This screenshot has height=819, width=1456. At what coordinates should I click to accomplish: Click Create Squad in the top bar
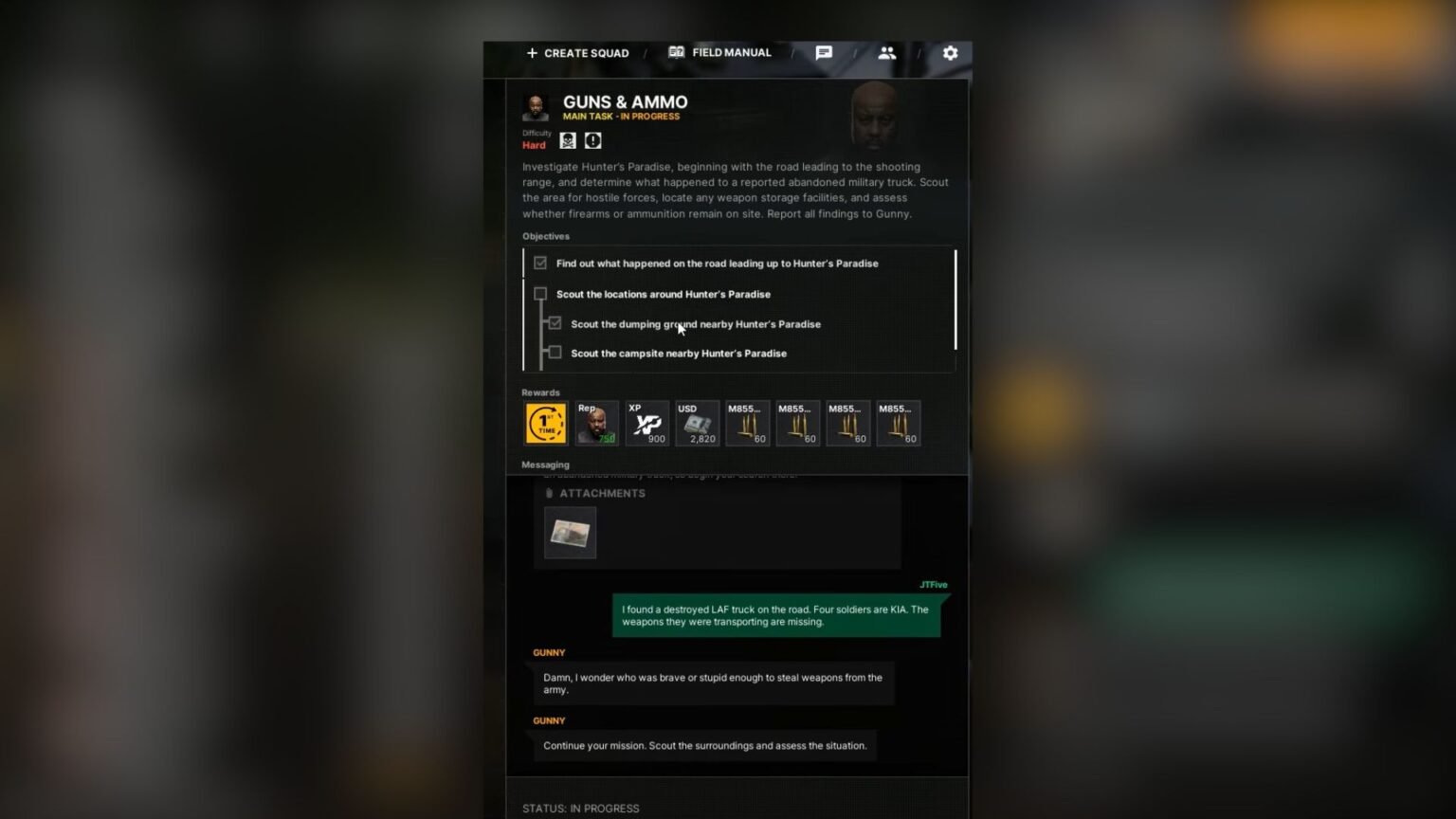pyautogui.click(x=576, y=53)
